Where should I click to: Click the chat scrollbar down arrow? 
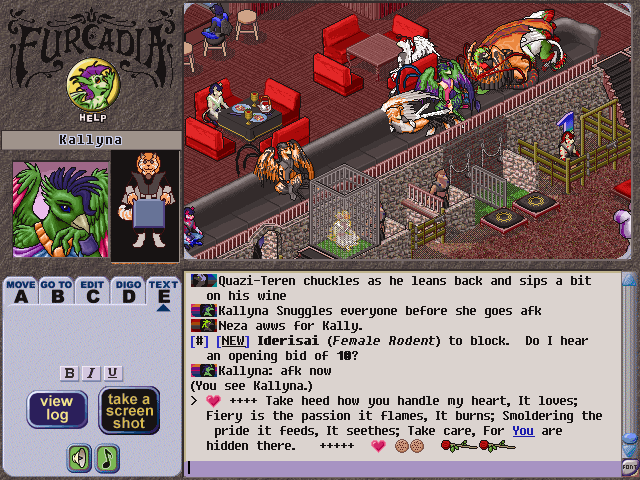point(629,452)
